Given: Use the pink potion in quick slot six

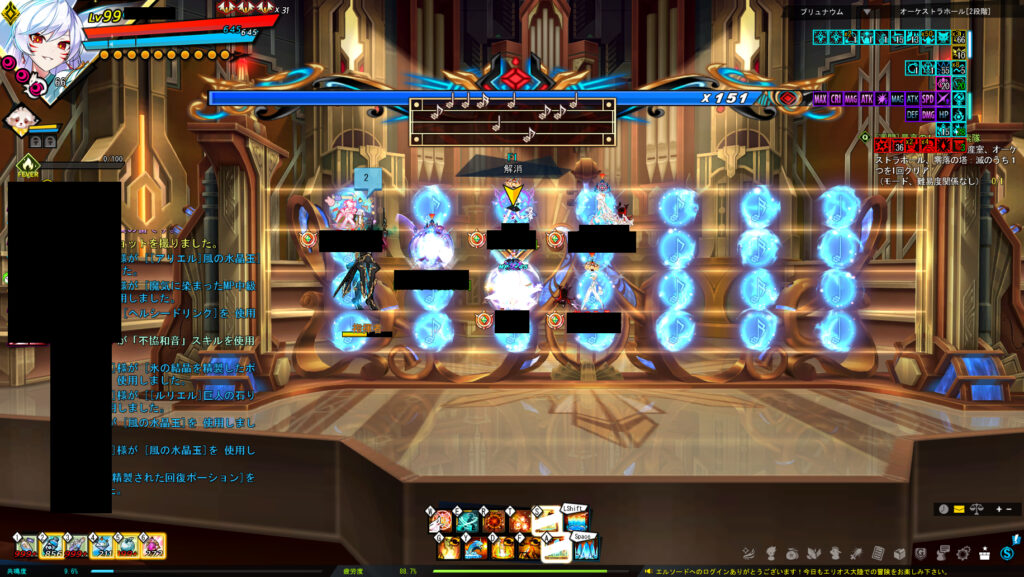Looking at the screenshot, I should pyautogui.click(x=153, y=546).
